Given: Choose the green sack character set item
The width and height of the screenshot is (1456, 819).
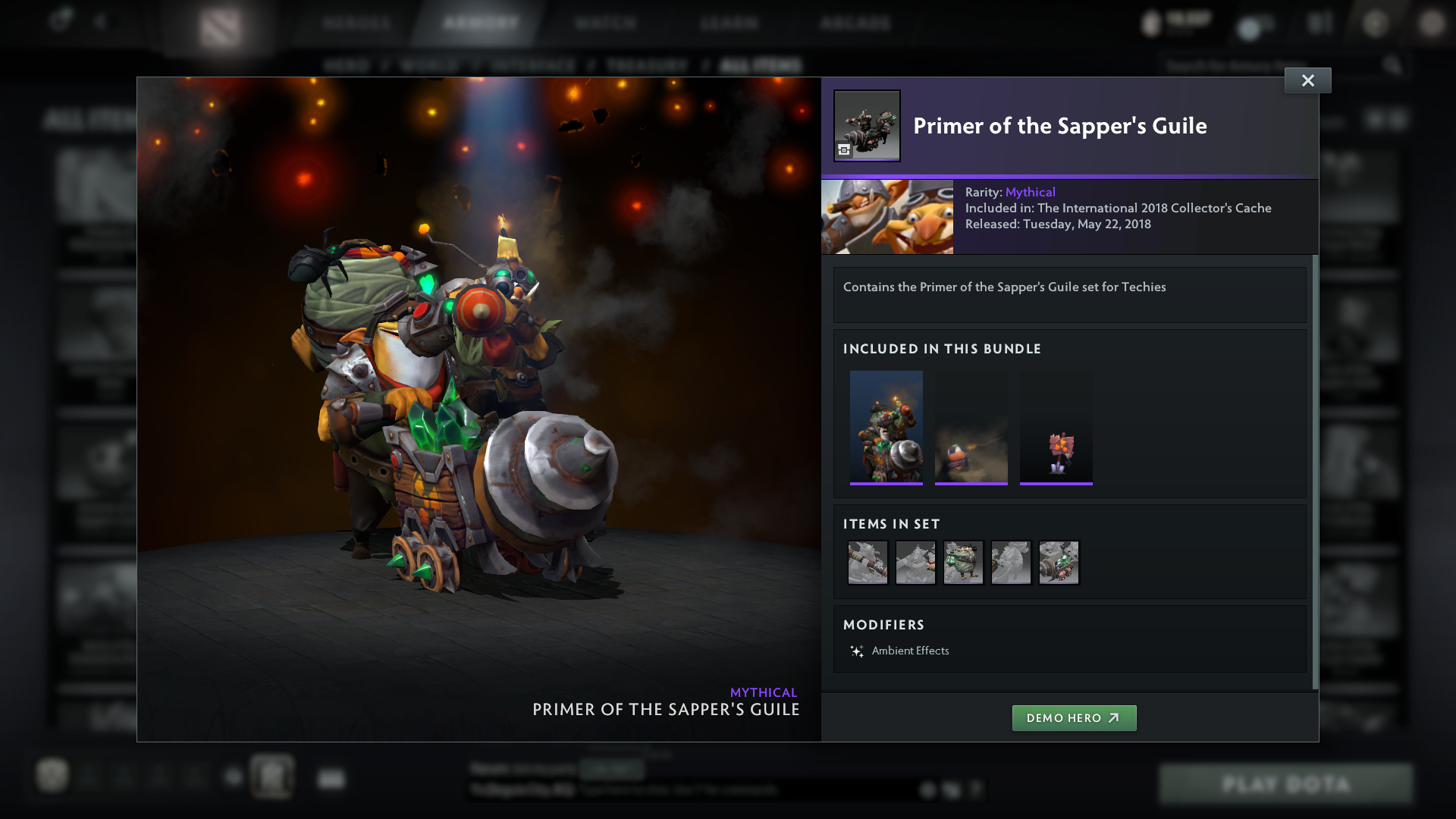Looking at the screenshot, I should coord(963,563).
